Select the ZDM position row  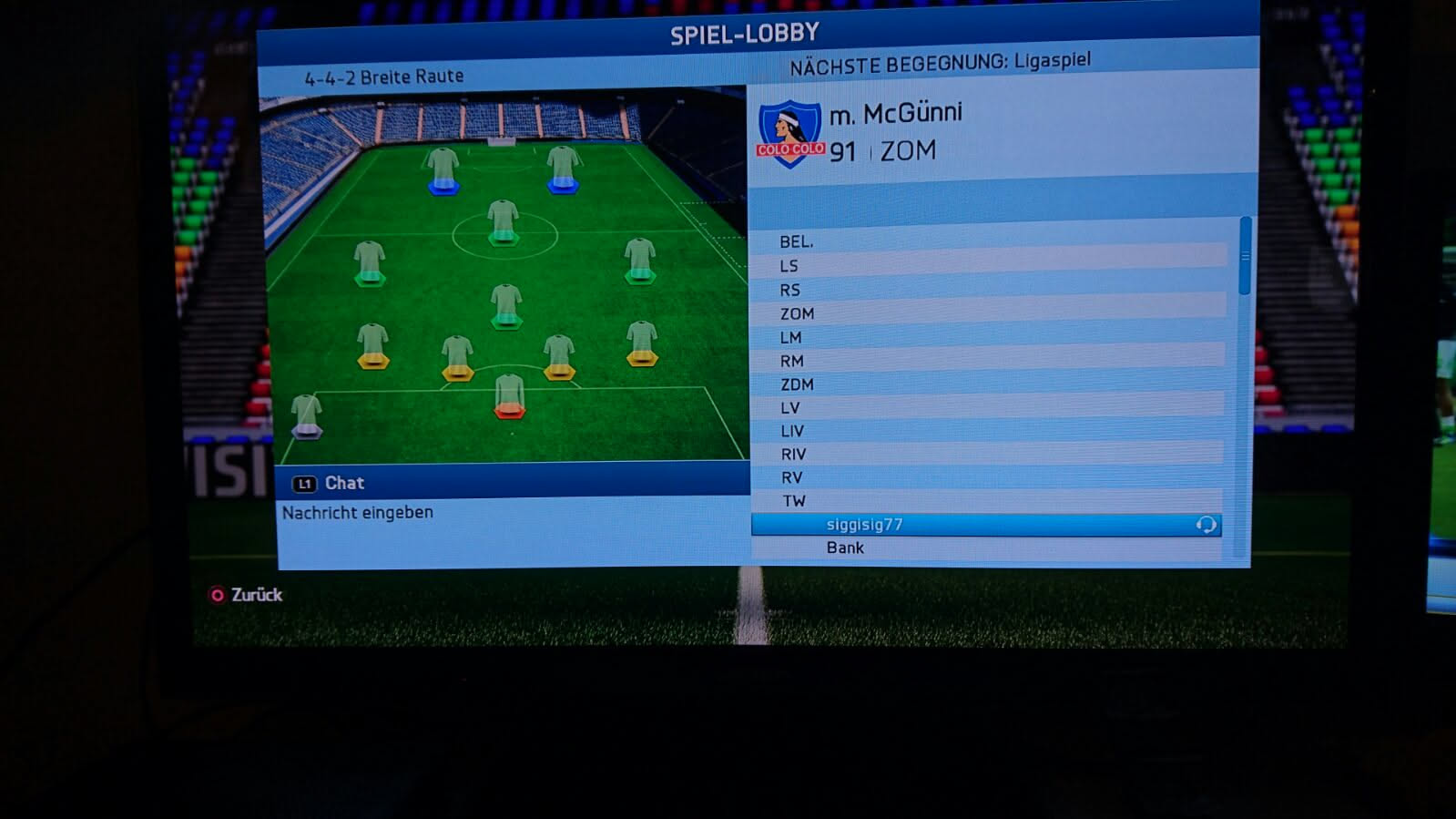point(988,384)
